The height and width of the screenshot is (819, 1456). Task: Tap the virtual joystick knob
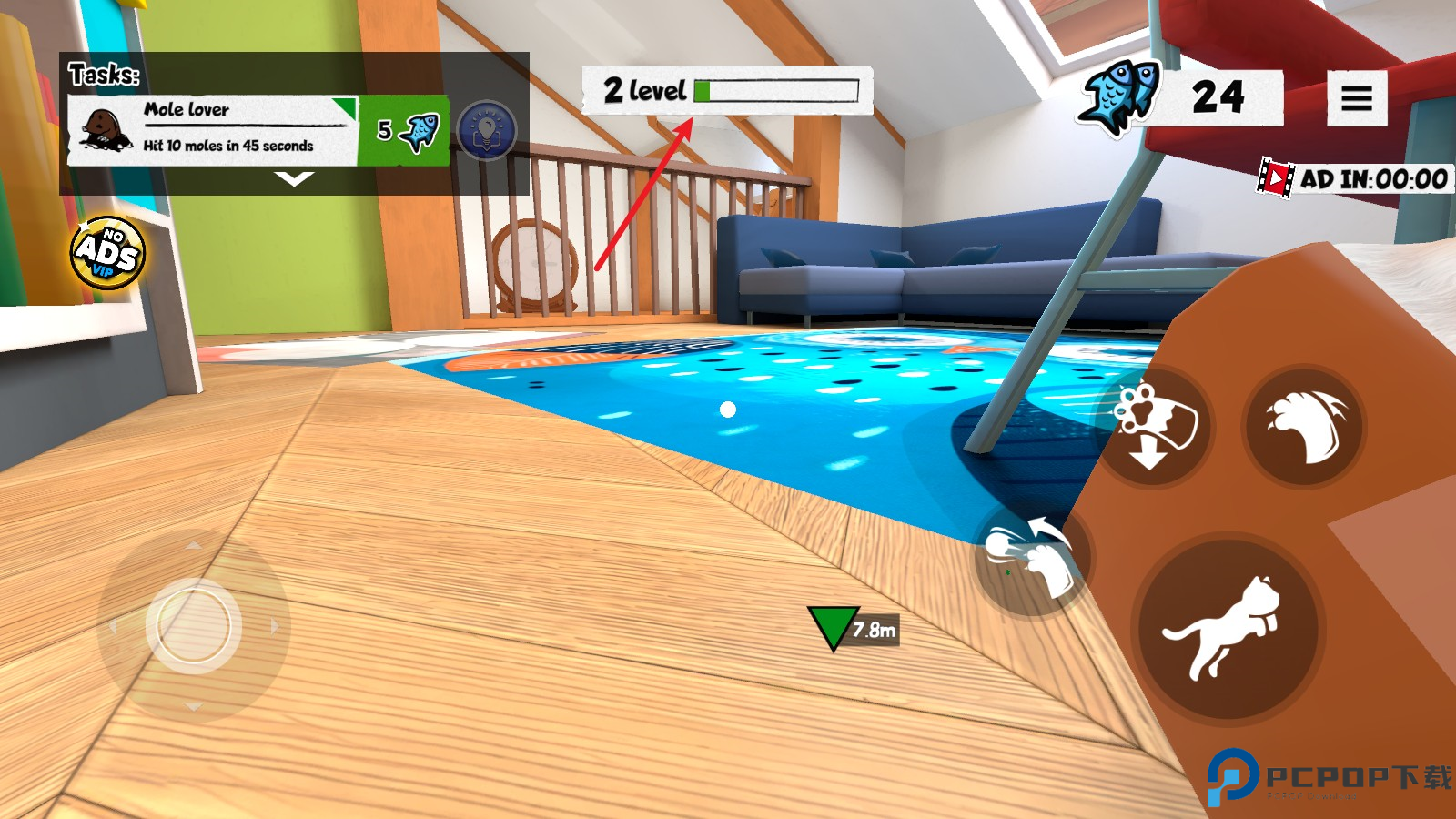click(193, 626)
